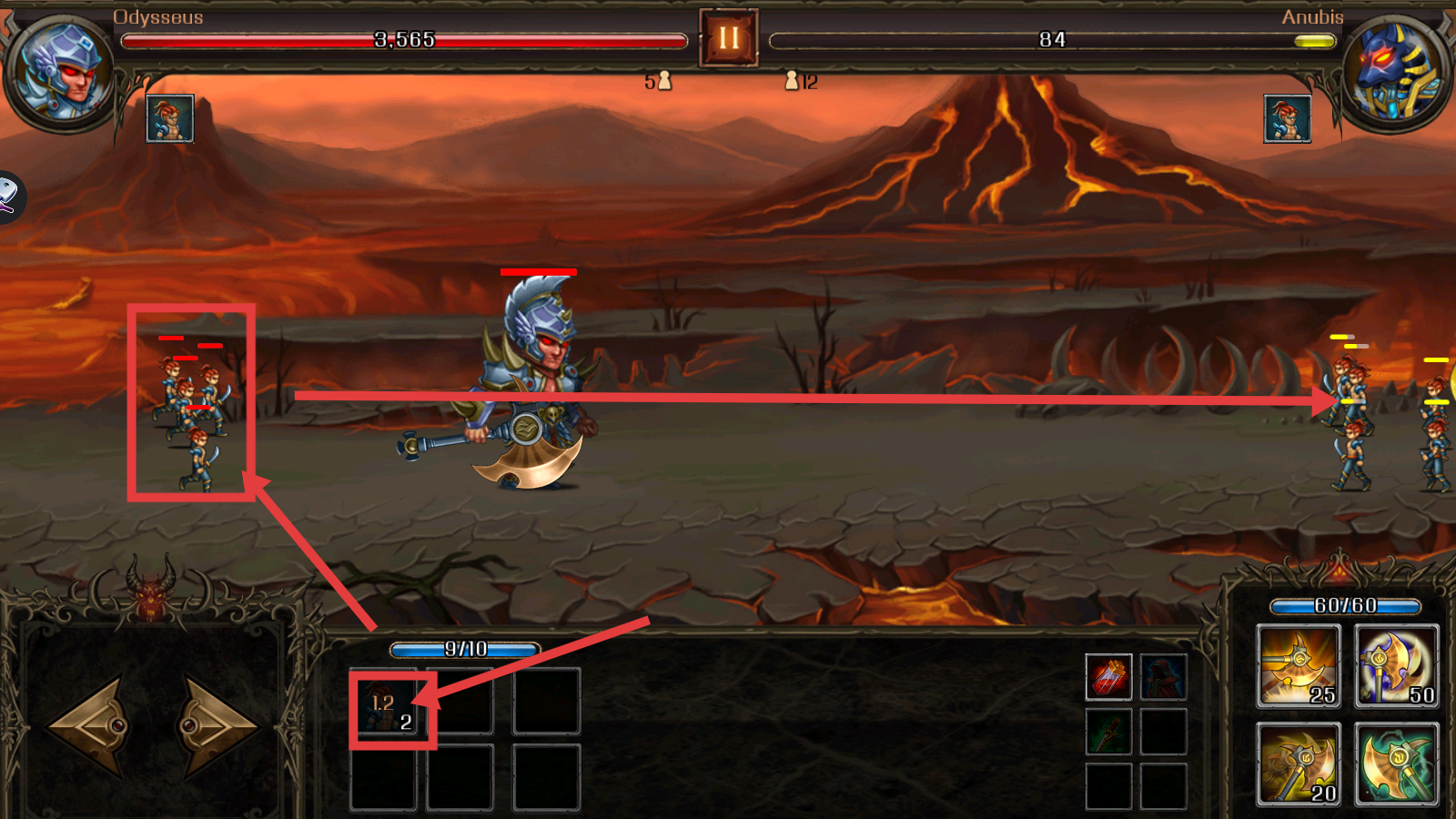Pause the battle with the center button
This screenshot has width=1456, height=819.
[x=728, y=38]
